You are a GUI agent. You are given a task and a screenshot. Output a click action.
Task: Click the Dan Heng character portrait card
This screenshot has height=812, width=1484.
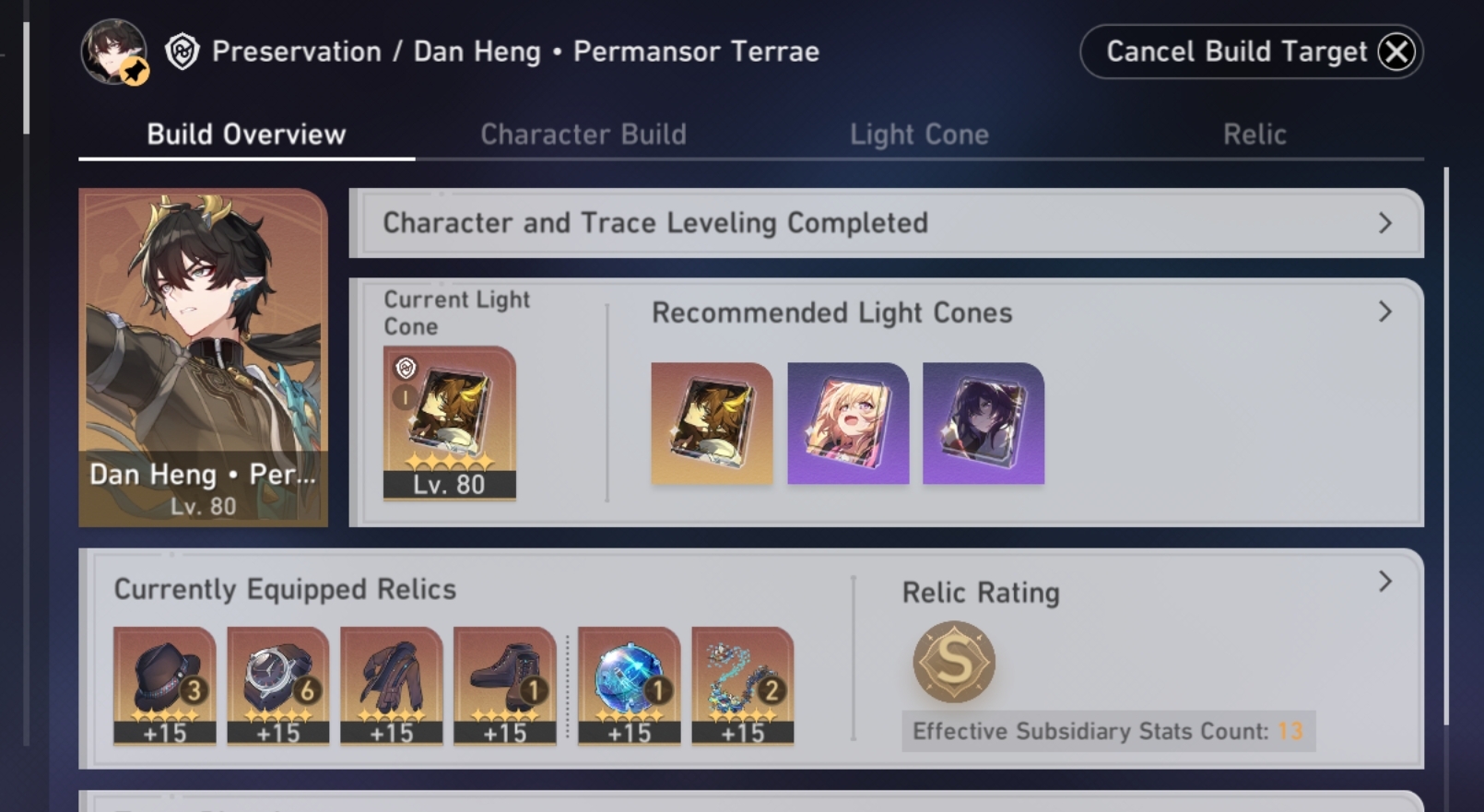pyautogui.click(x=203, y=358)
